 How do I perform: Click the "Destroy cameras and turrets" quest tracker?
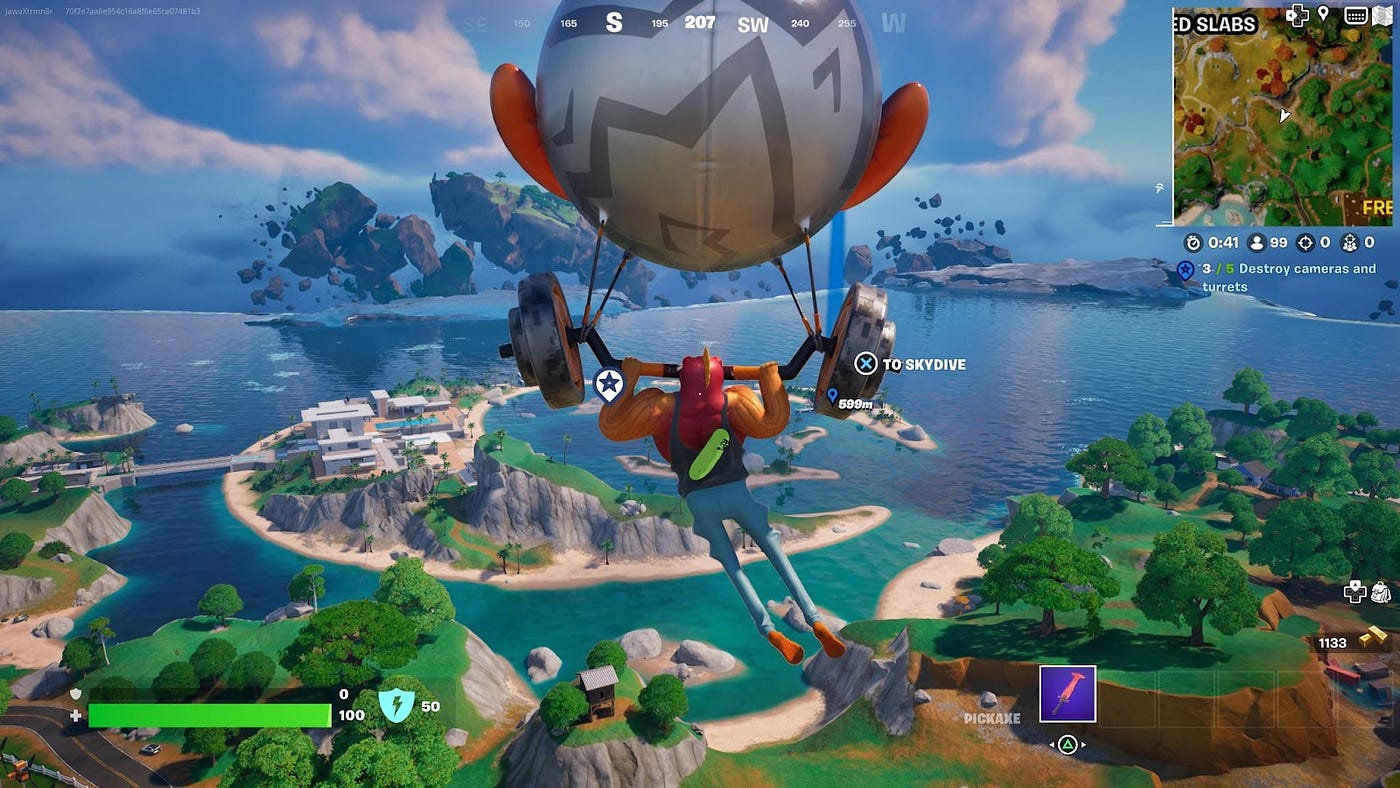pyautogui.click(x=1289, y=278)
